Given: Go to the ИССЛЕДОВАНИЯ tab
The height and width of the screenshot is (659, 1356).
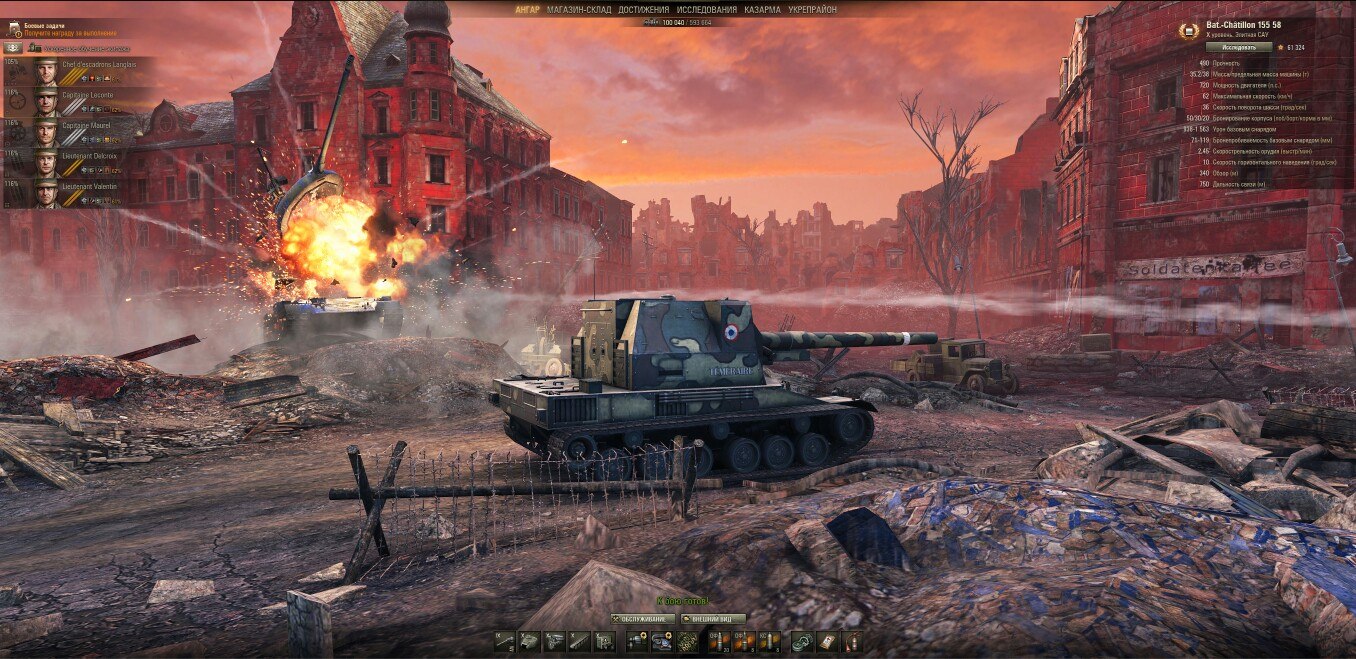Looking at the screenshot, I should 706,9.
